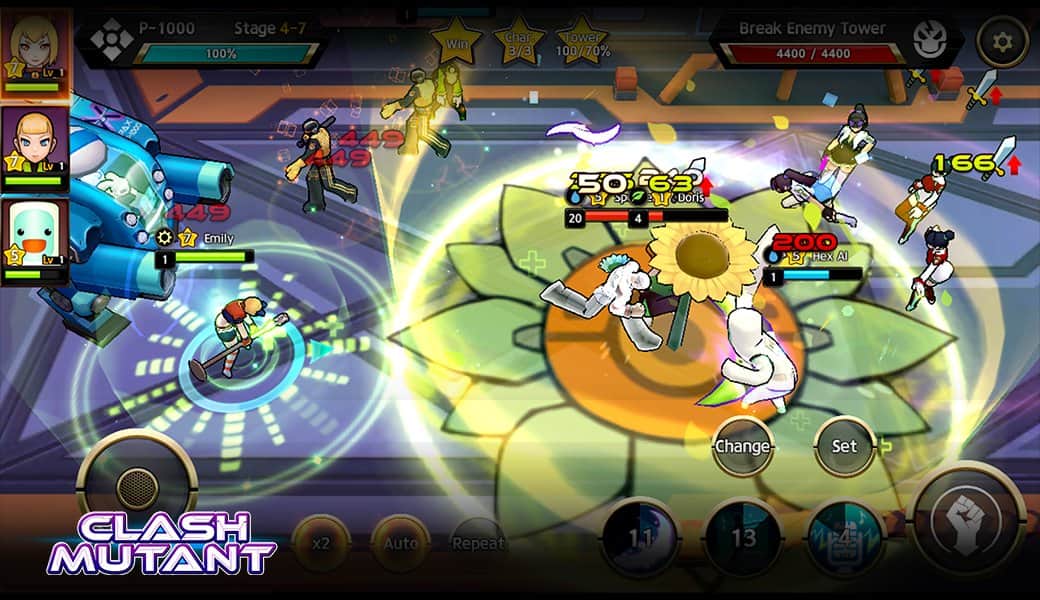The image size is (1040, 600).
Task: Click the Char 3/3 star objective
Action: [x=519, y=40]
